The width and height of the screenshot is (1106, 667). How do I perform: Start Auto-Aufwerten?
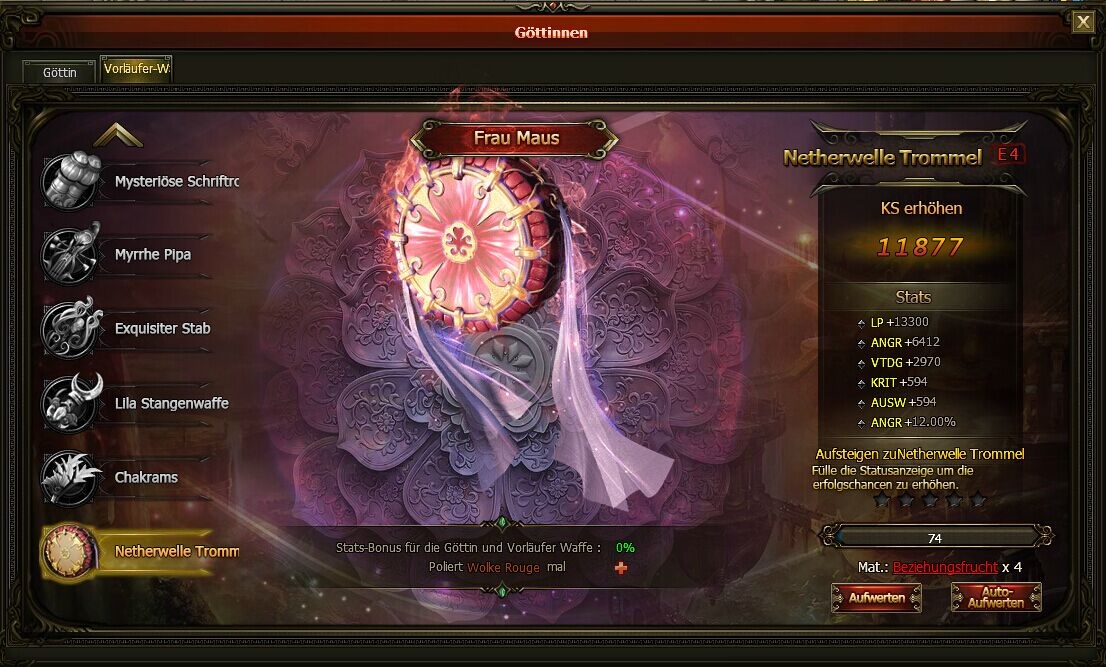click(x=996, y=598)
